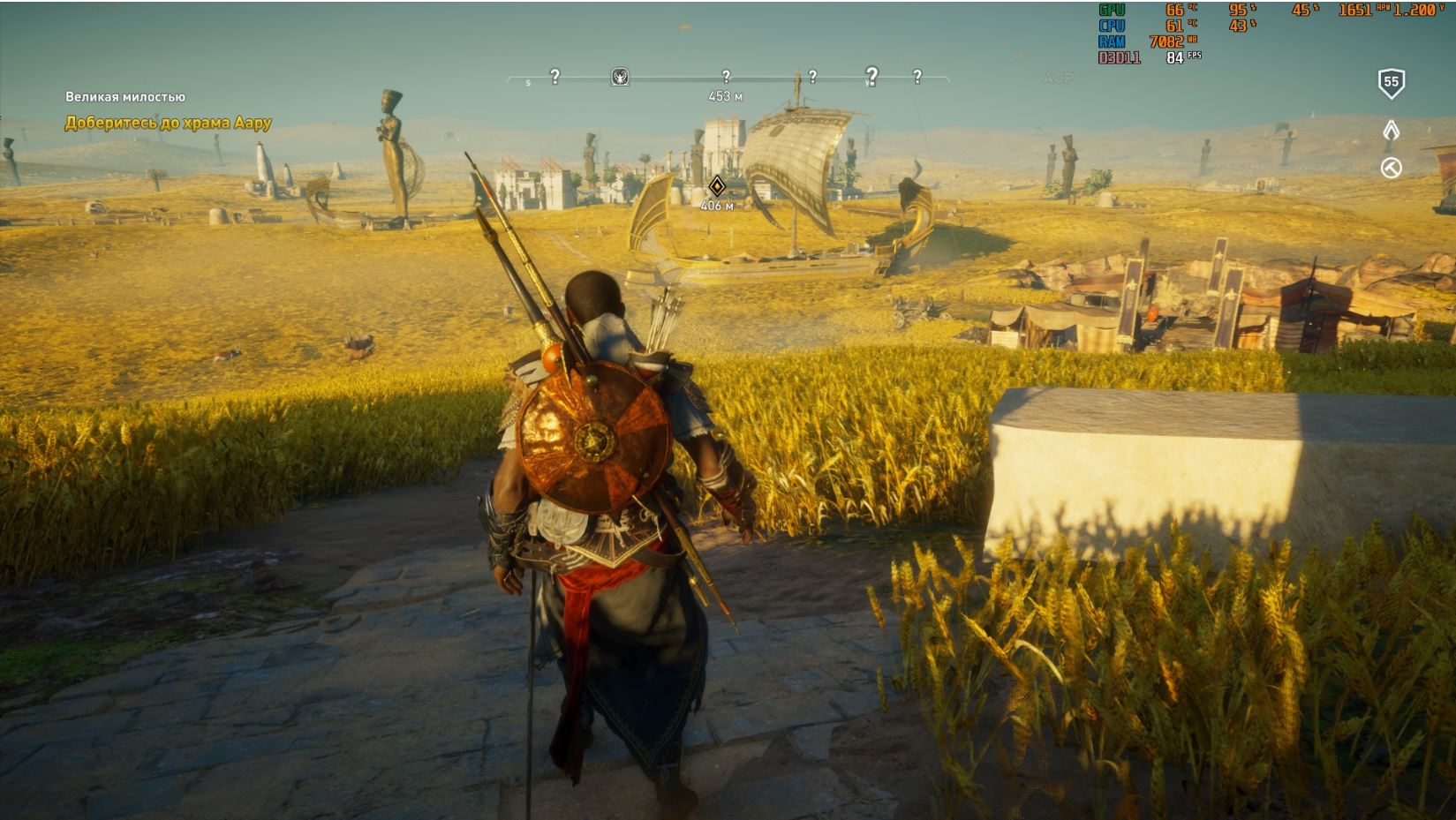
Task: Click the diamond objective marker showing 406 m
Action: pos(716,186)
